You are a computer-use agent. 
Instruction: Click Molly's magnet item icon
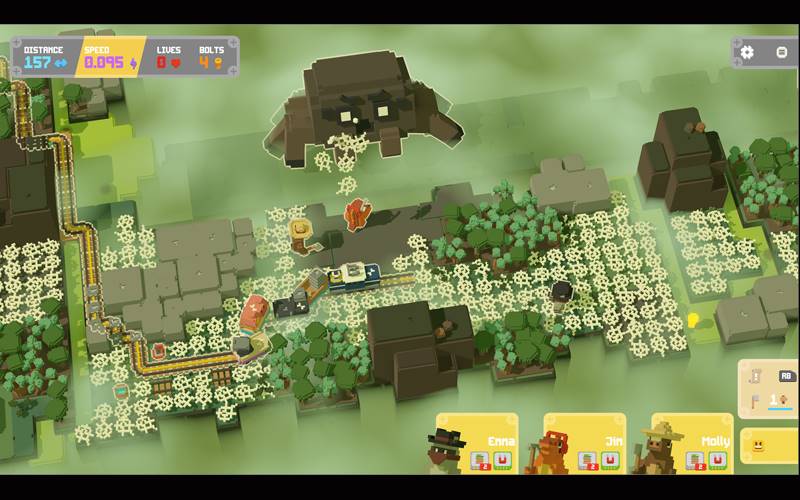(x=717, y=460)
